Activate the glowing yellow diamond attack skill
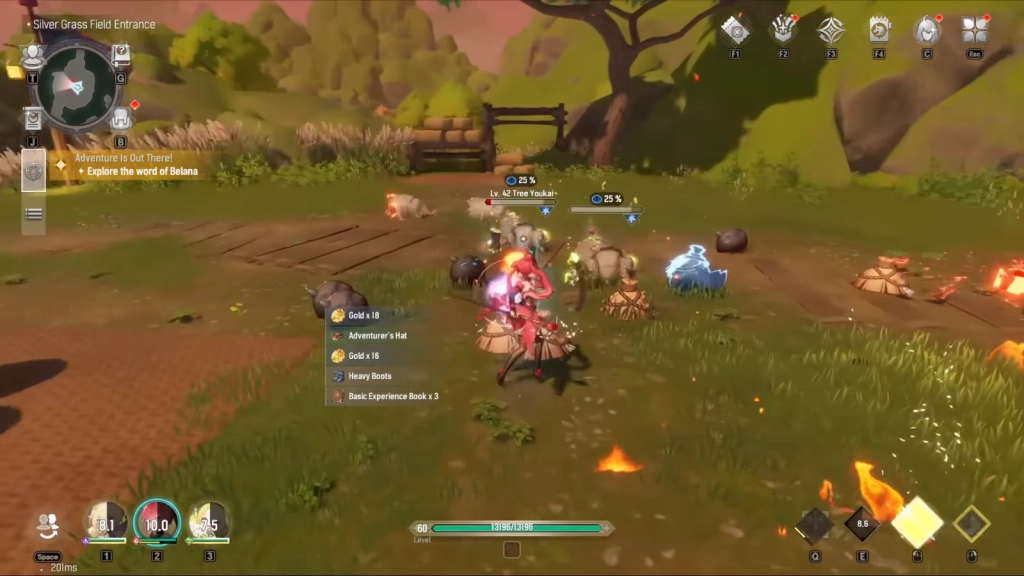The height and width of the screenshot is (576, 1024). [917, 523]
